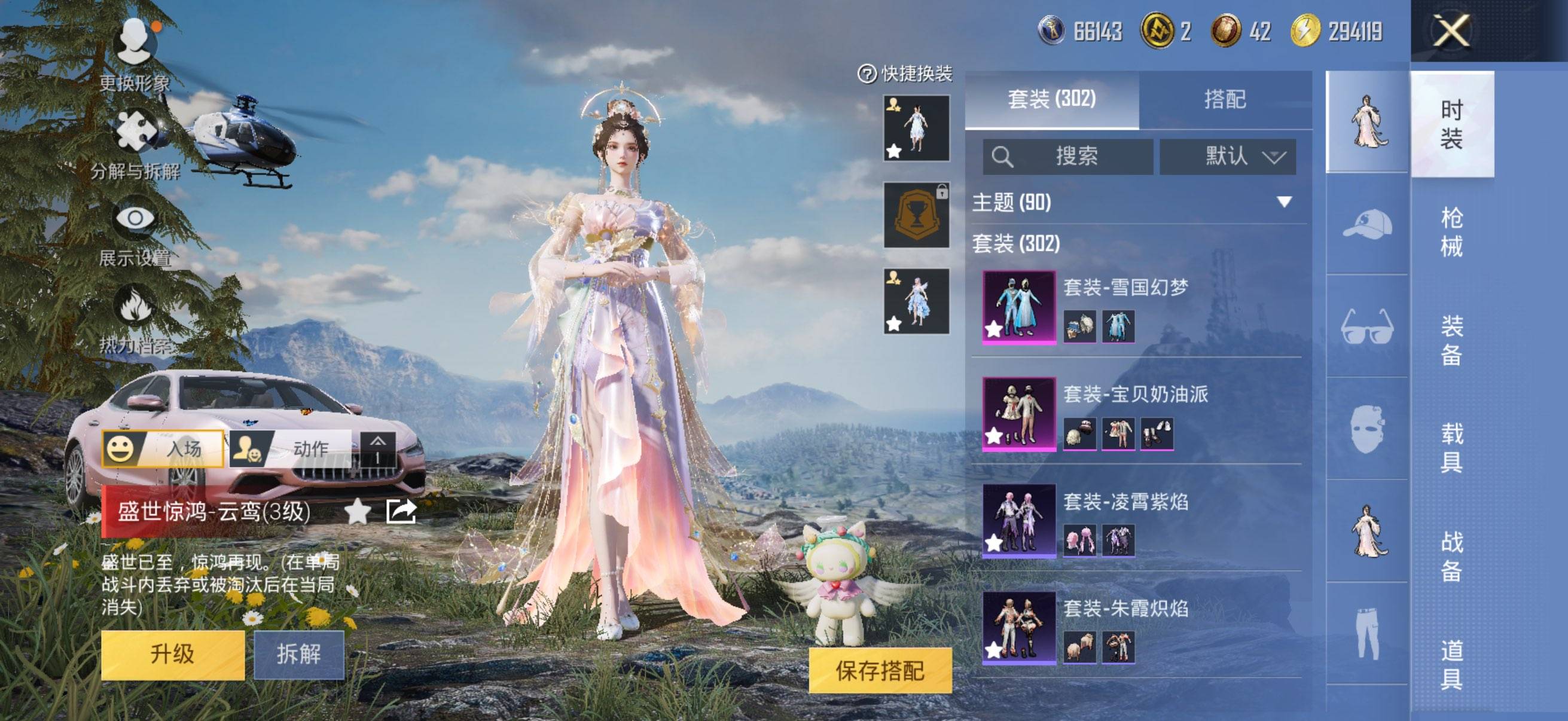Open 展示设置 display settings

[135, 233]
